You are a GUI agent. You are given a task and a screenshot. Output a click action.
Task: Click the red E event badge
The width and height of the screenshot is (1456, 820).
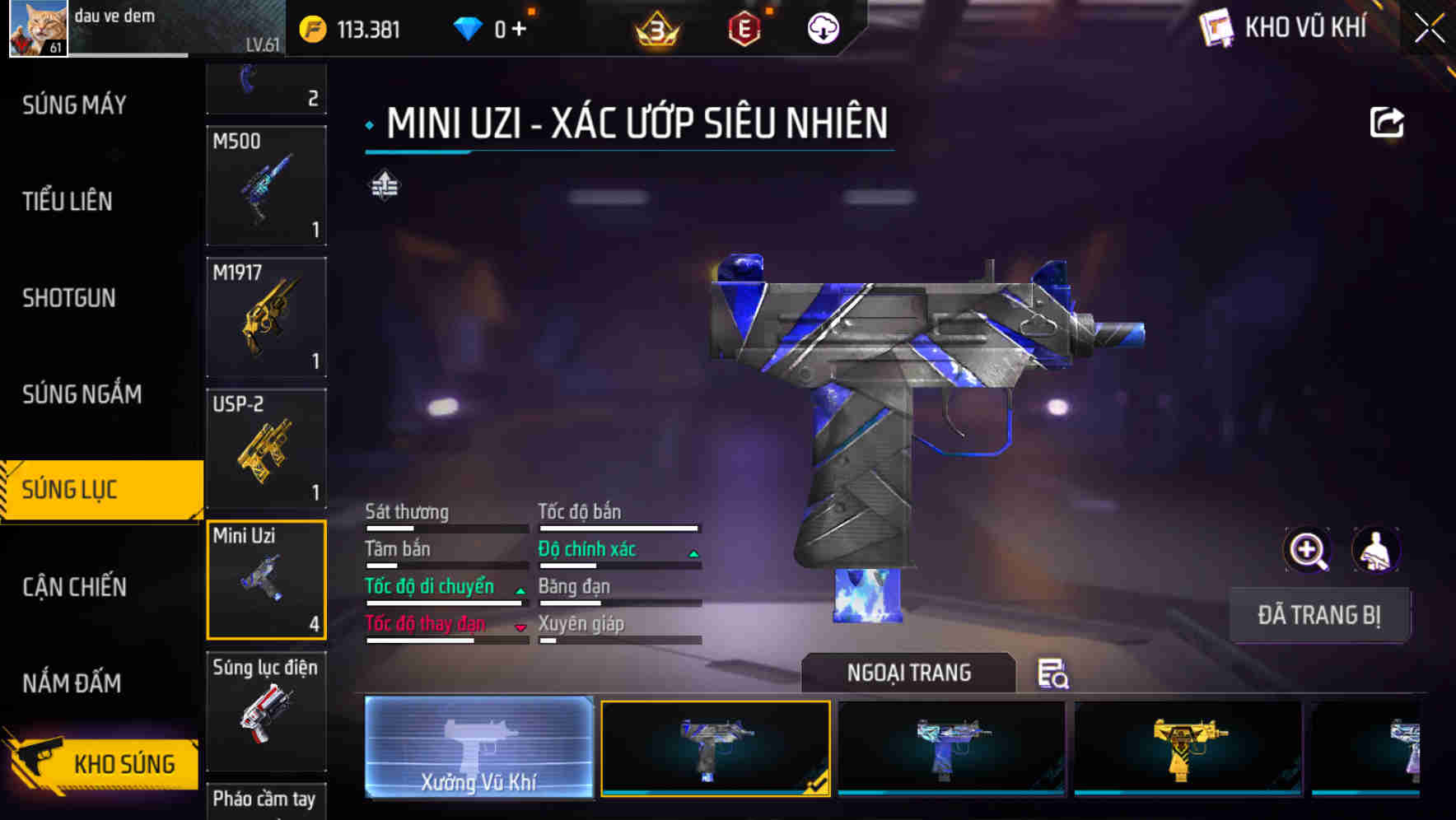[x=745, y=30]
